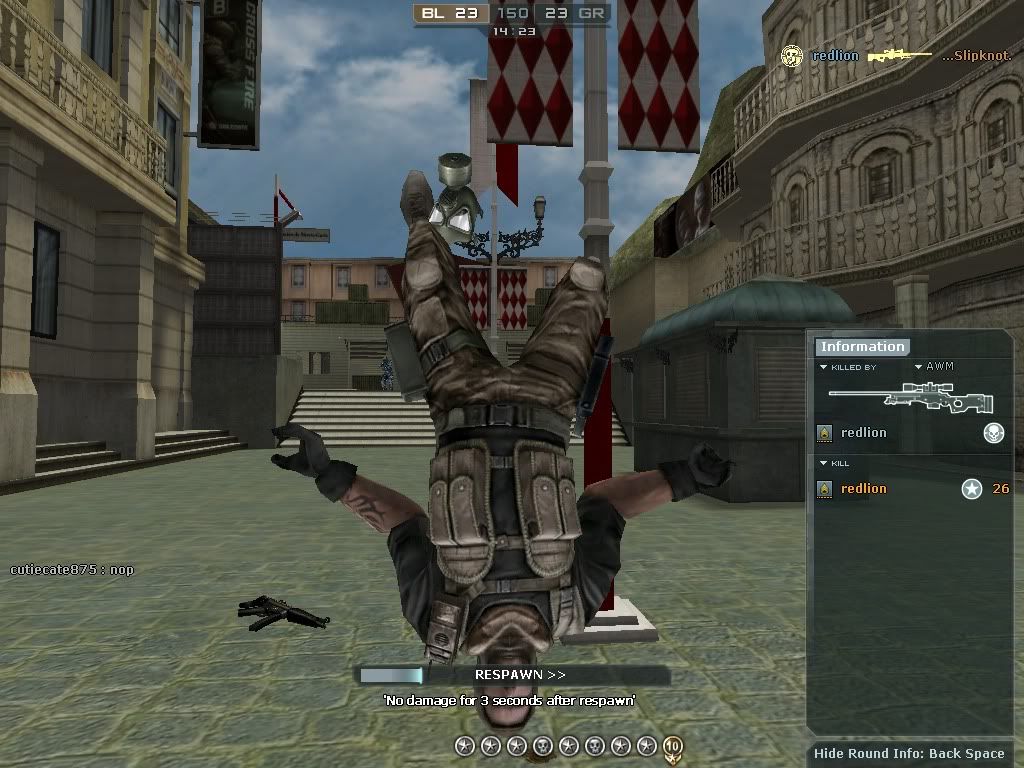
Task: Select the AWM sniper rifle image
Action: pos(910,399)
